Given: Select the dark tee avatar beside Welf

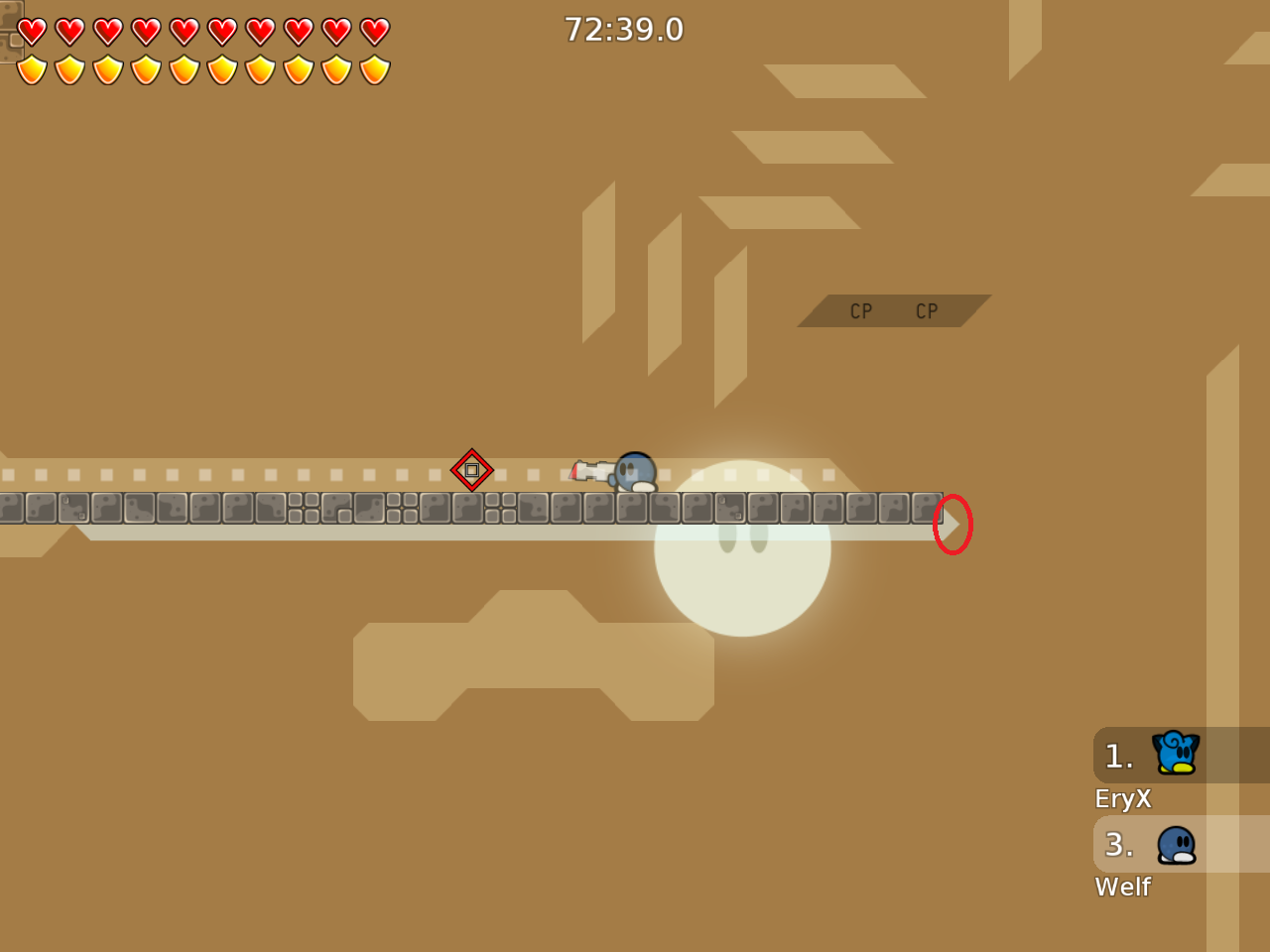Looking at the screenshot, I should [x=1177, y=845].
